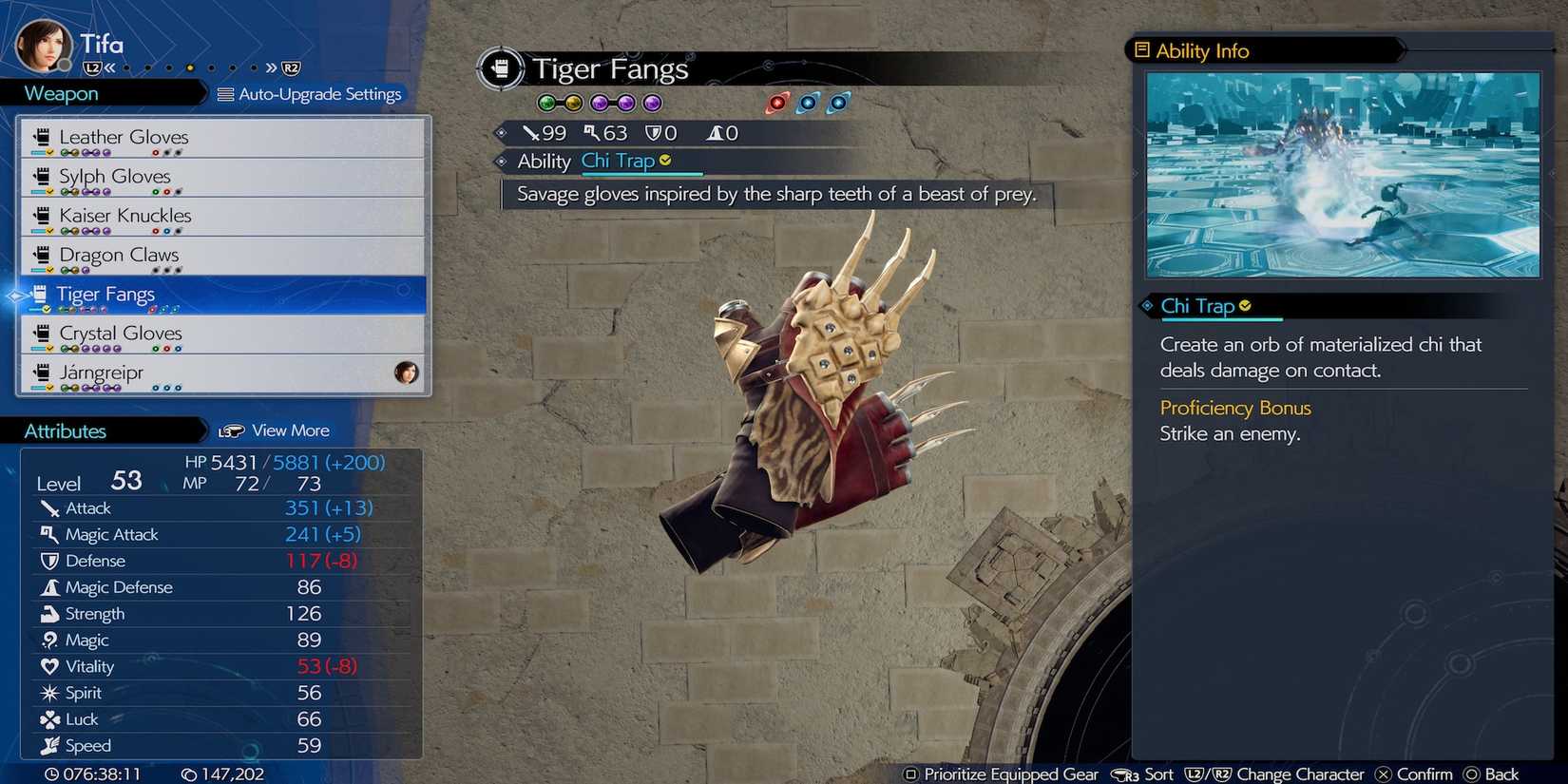Screen dimensions: 1568x784
Task: Click the Attack sword stat icon
Action: click(x=51, y=507)
